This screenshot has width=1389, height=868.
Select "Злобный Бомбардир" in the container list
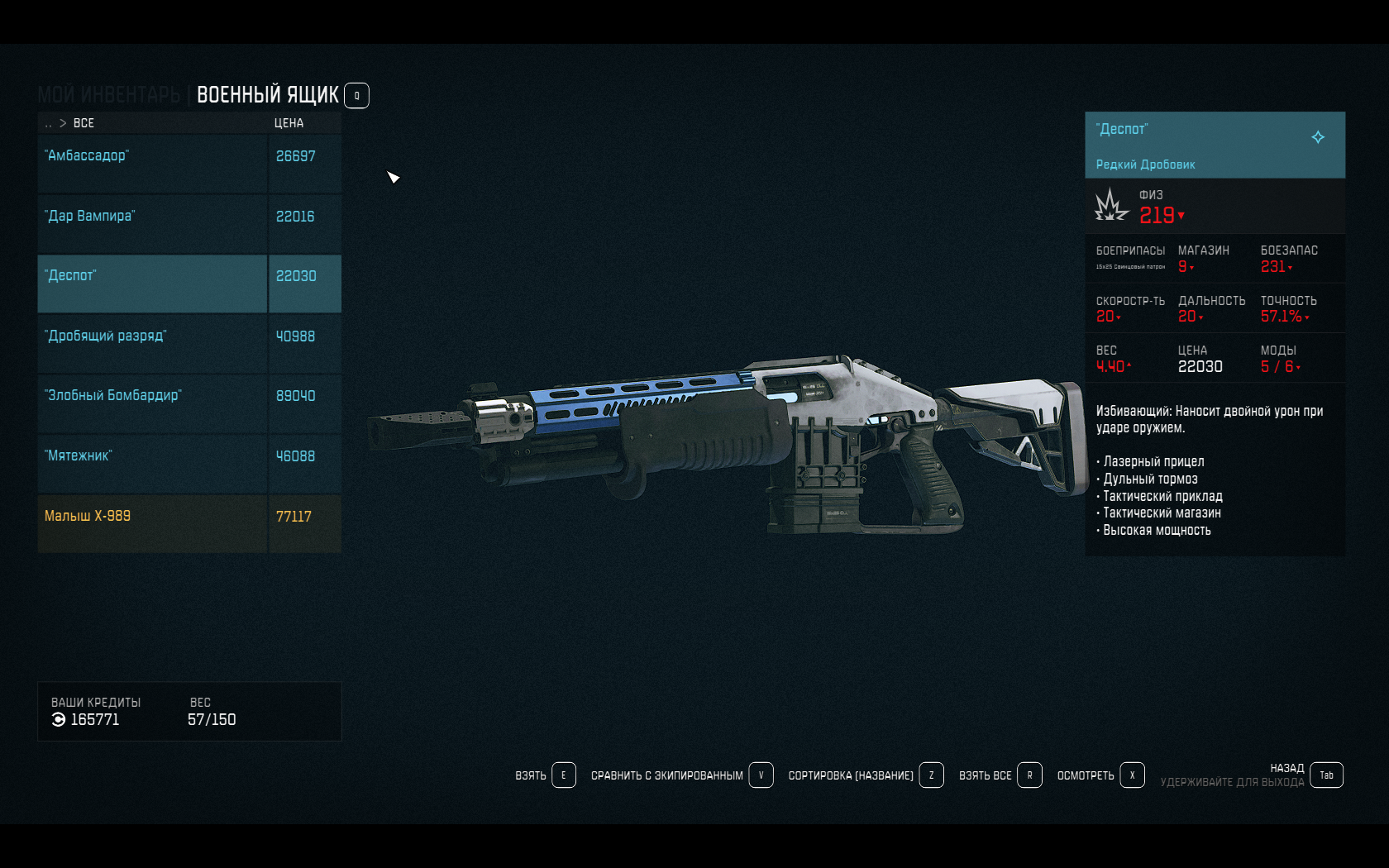tap(153, 403)
